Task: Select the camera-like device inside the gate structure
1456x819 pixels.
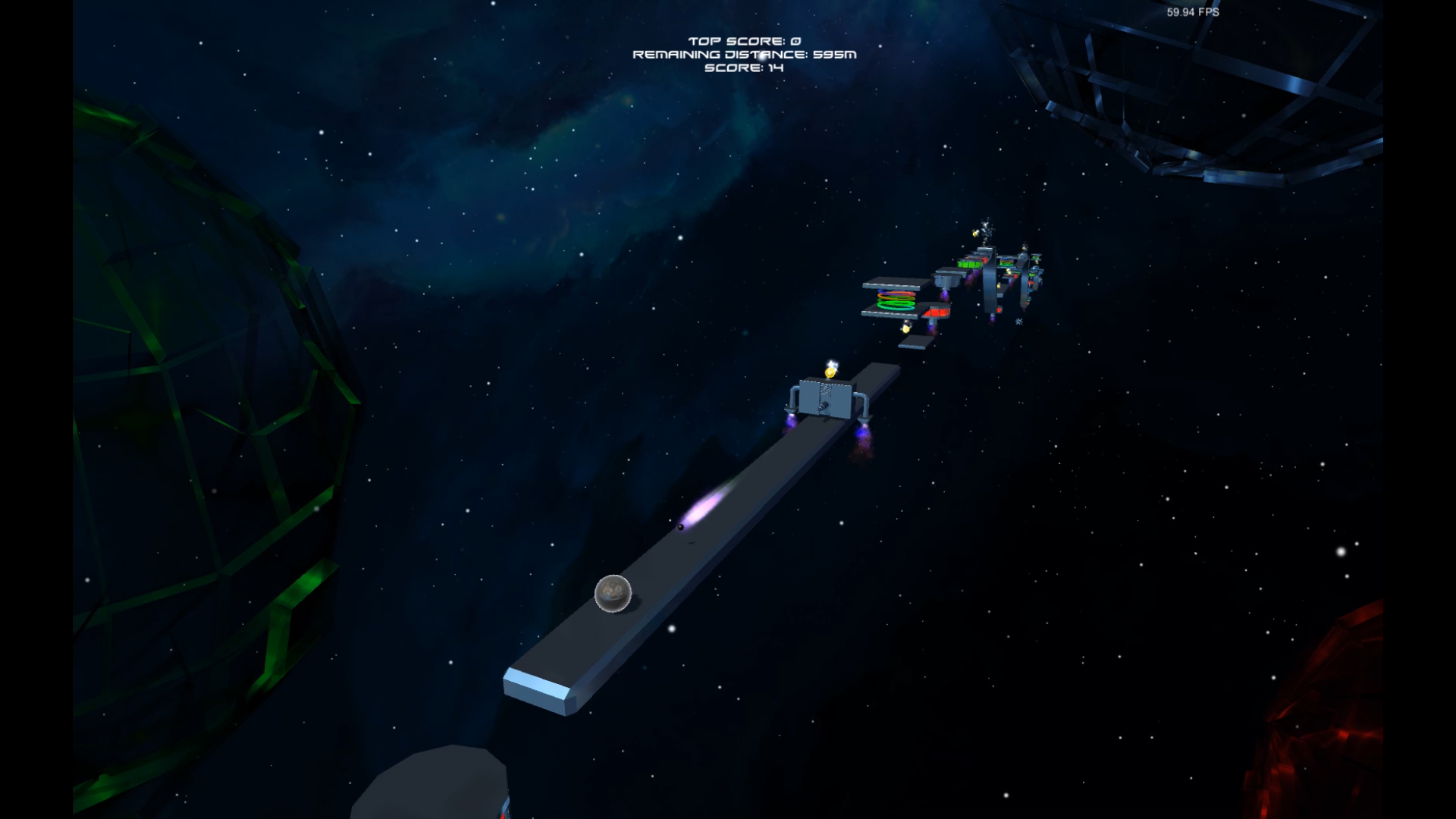Action: click(x=824, y=406)
